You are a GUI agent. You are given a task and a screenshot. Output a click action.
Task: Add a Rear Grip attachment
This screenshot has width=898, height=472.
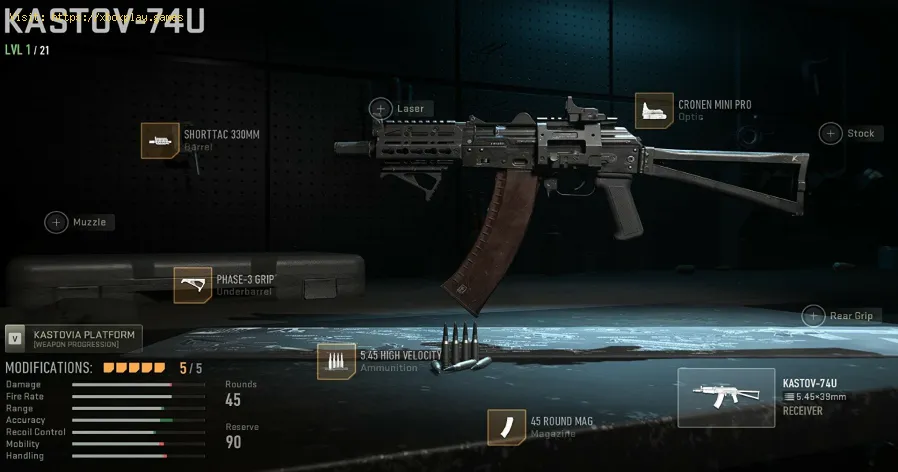point(814,316)
